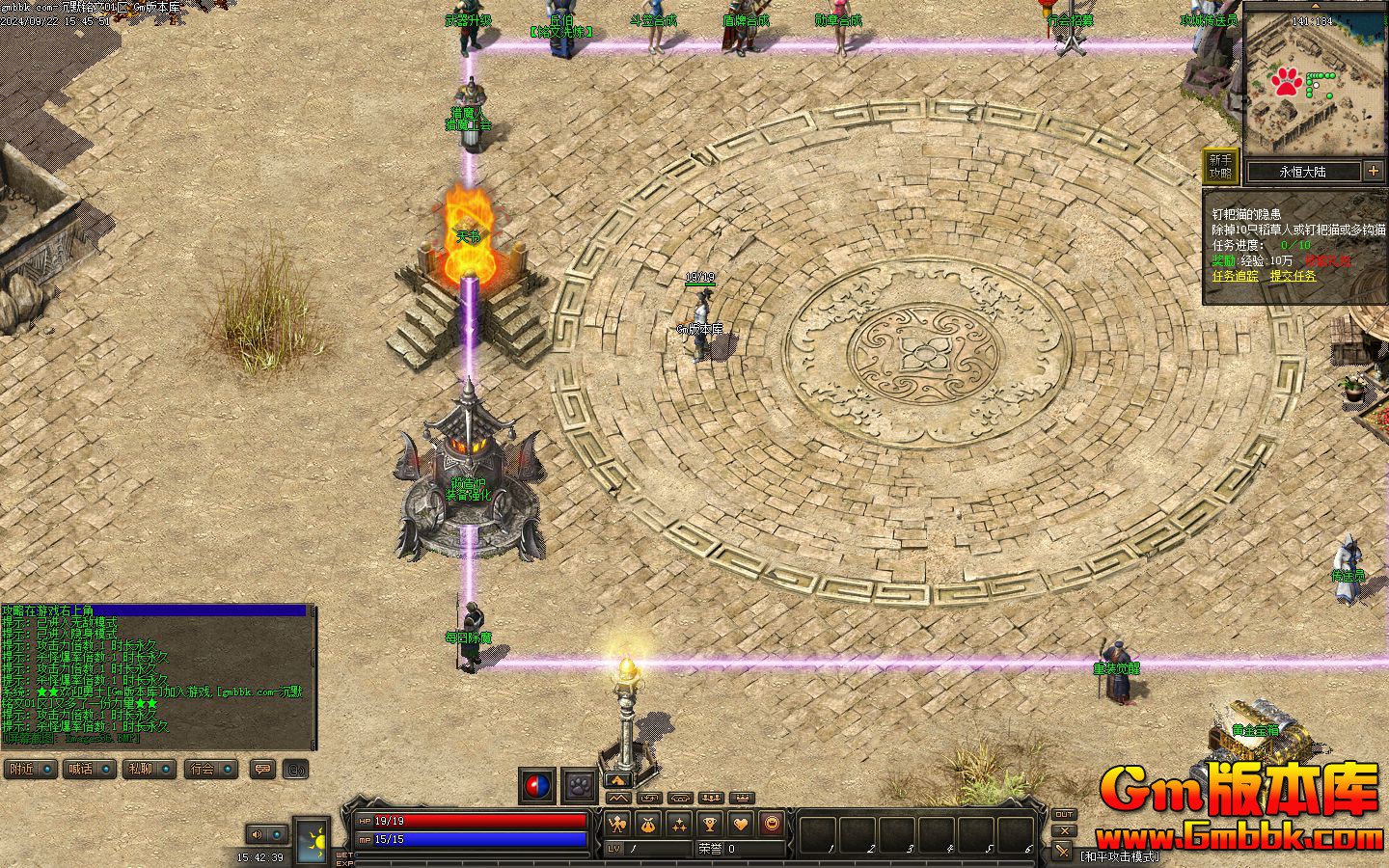Submit the quest via 提交任务
The image size is (1389, 868).
(x=1293, y=276)
